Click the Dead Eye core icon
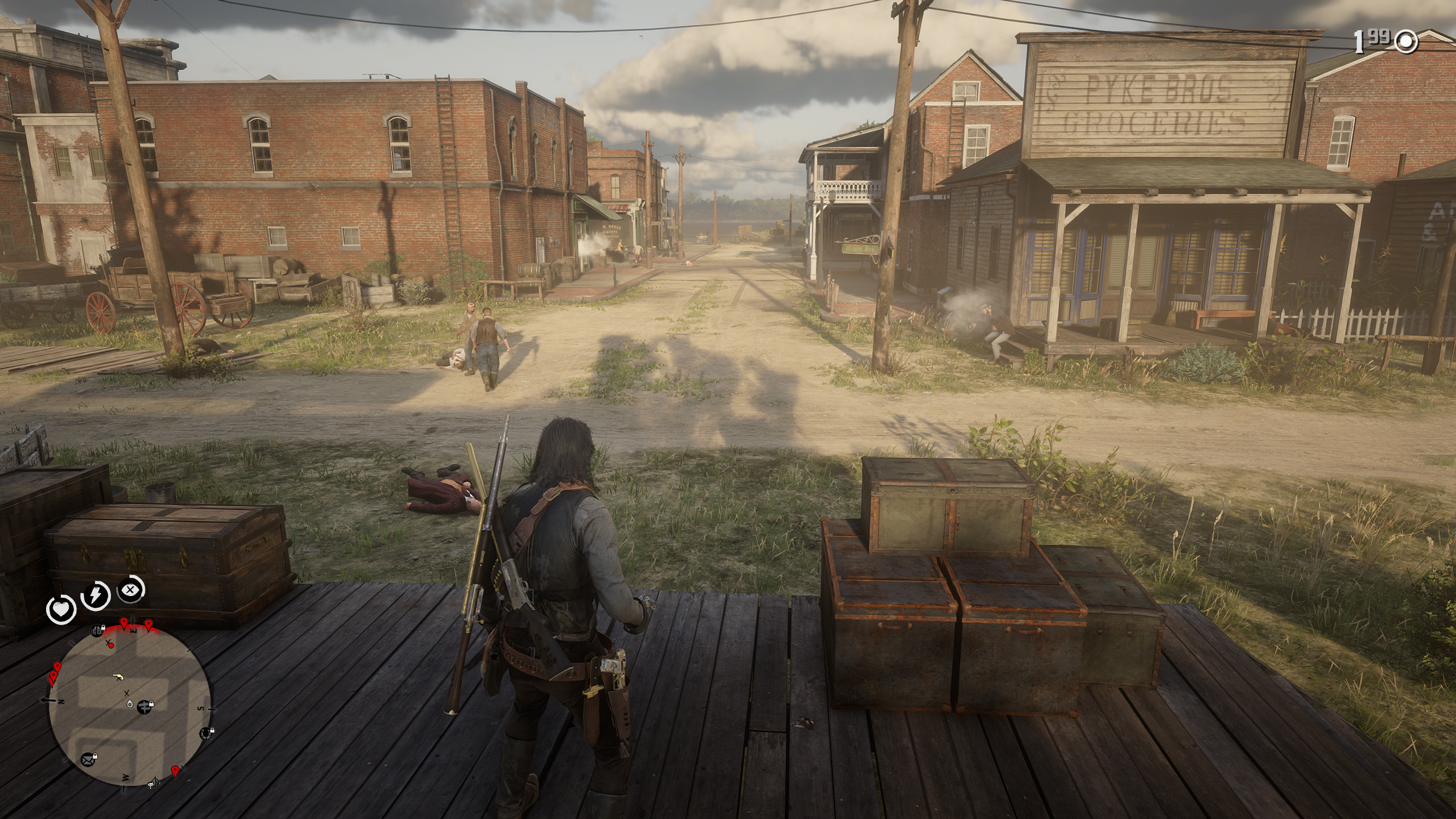This screenshot has height=819, width=1456. click(131, 590)
